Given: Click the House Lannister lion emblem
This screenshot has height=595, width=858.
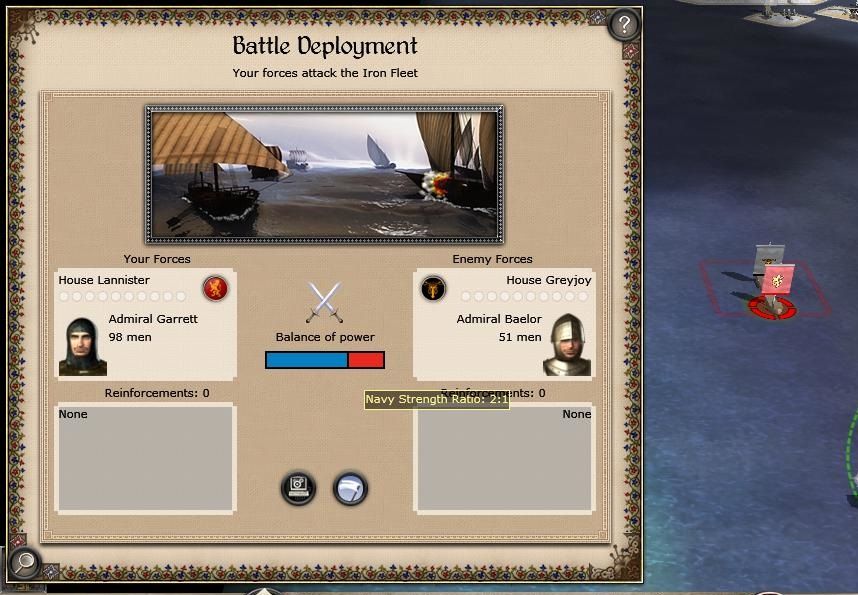Looking at the screenshot, I should [x=215, y=289].
